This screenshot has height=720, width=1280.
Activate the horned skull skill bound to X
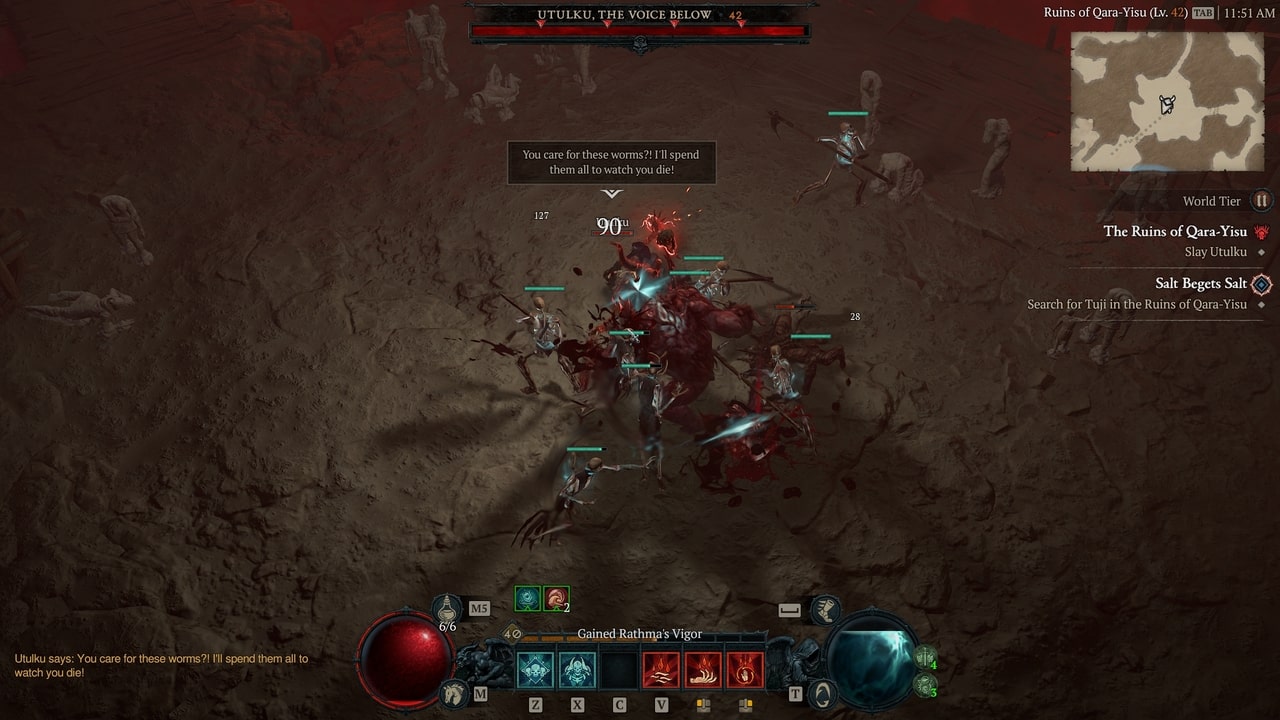coord(578,669)
